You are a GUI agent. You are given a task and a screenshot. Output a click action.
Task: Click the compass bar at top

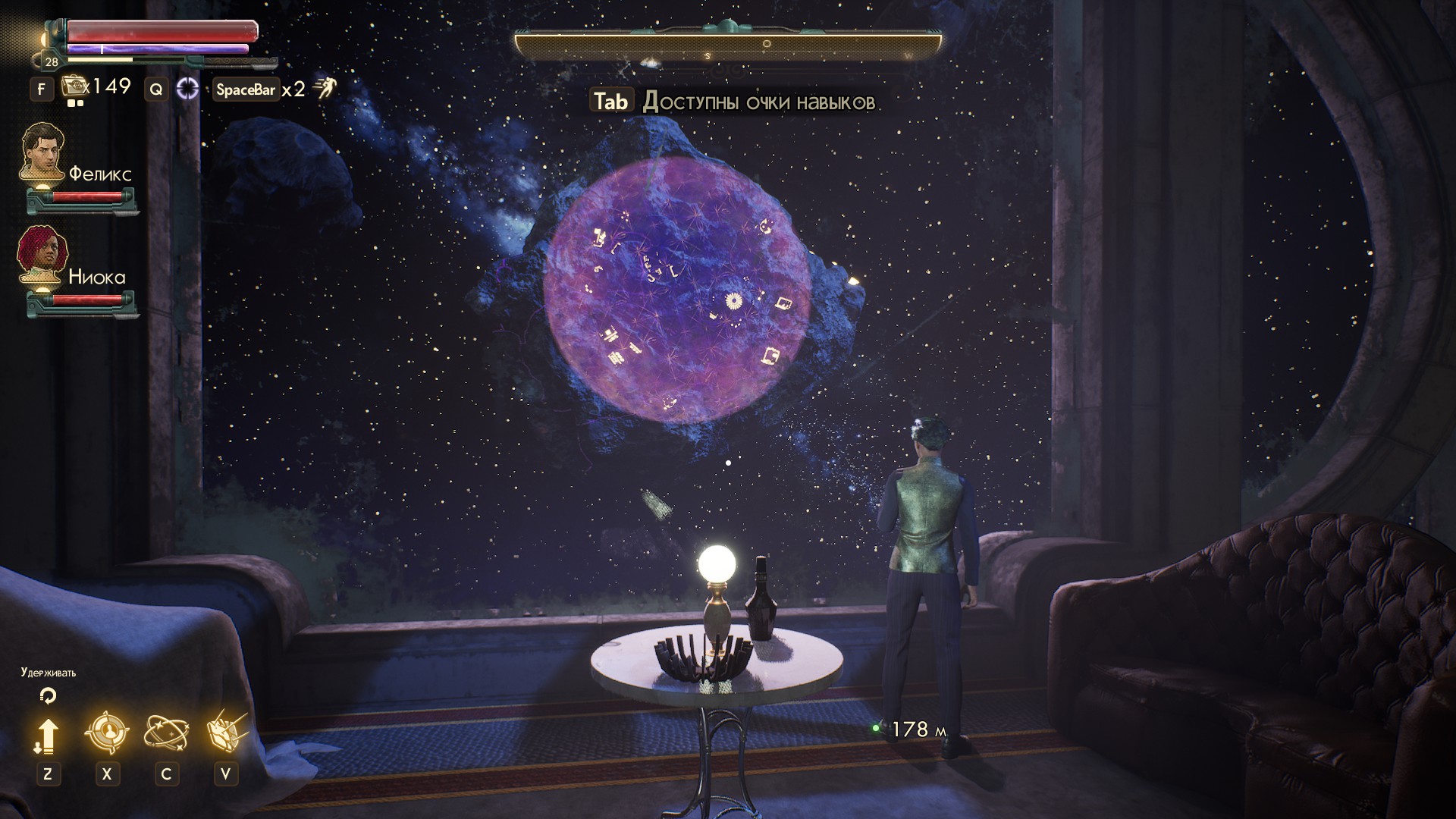(728, 45)
